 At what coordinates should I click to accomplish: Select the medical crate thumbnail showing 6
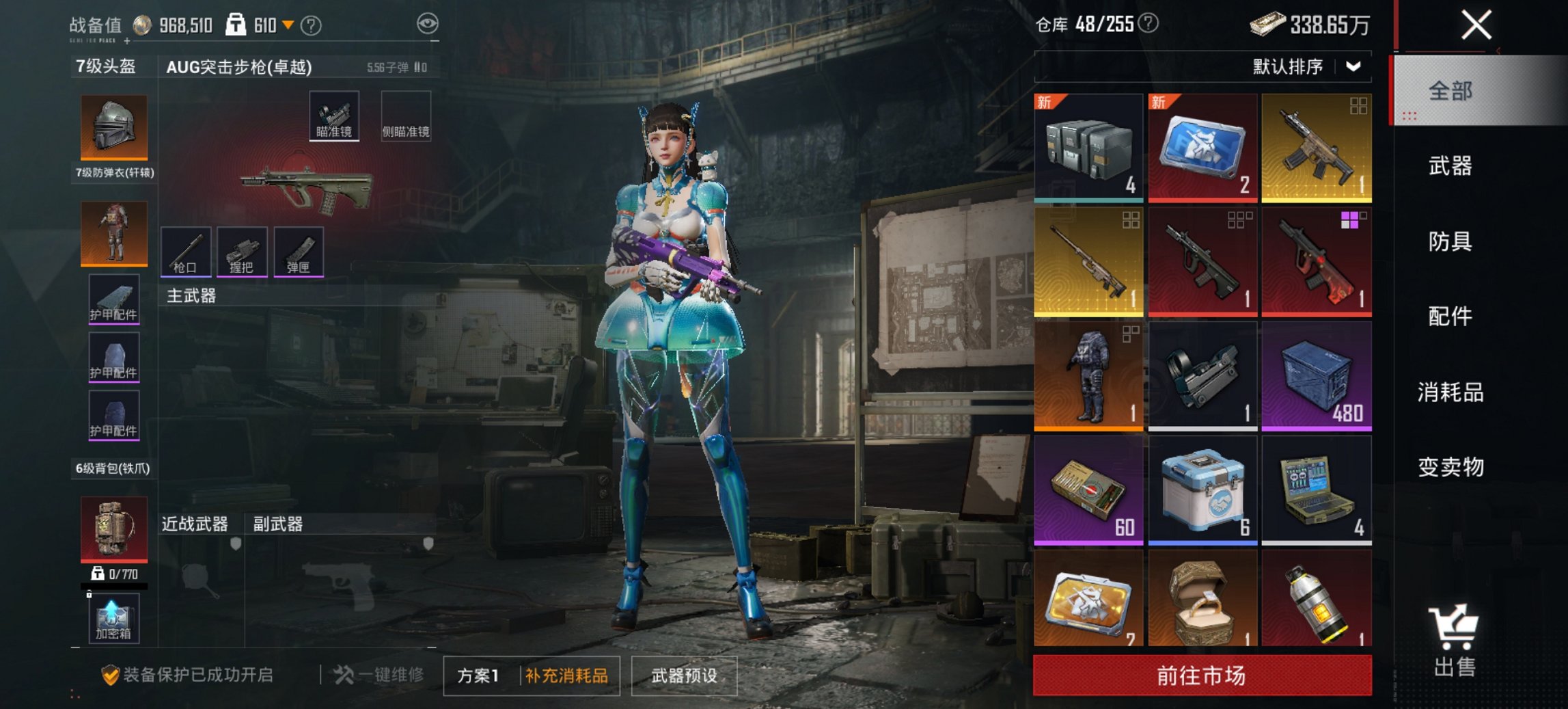tap(1203, 487)
